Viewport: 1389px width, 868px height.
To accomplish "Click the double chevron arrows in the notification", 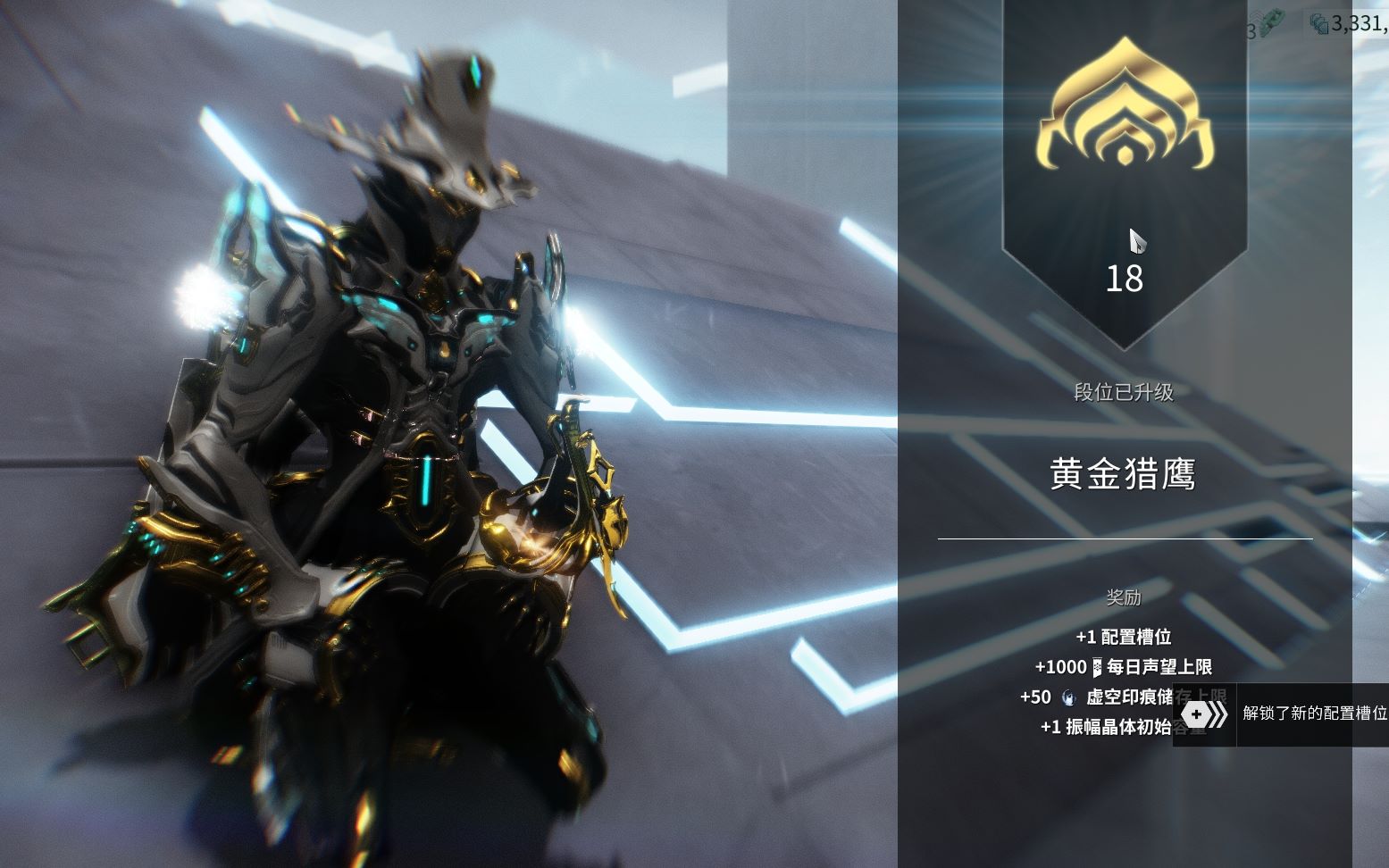I will click(x=1218, y=714).
